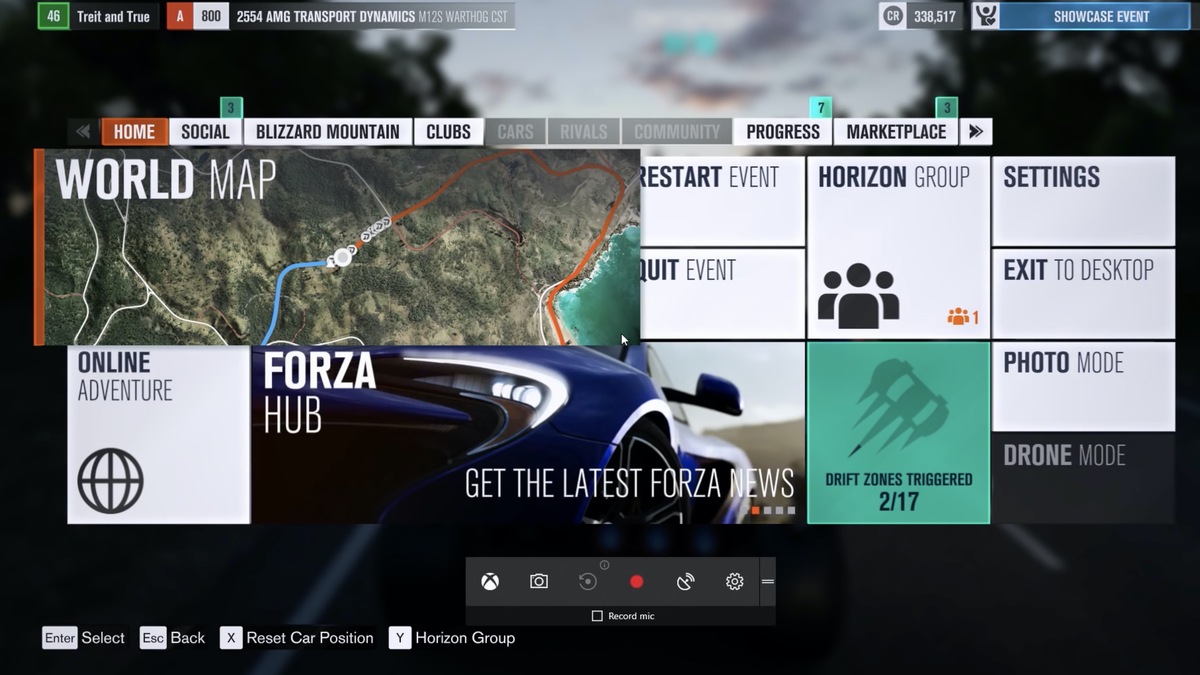This screenshot has width=1200, height=675.
Task: Open the World Map tile
Action: coord(337,247)
